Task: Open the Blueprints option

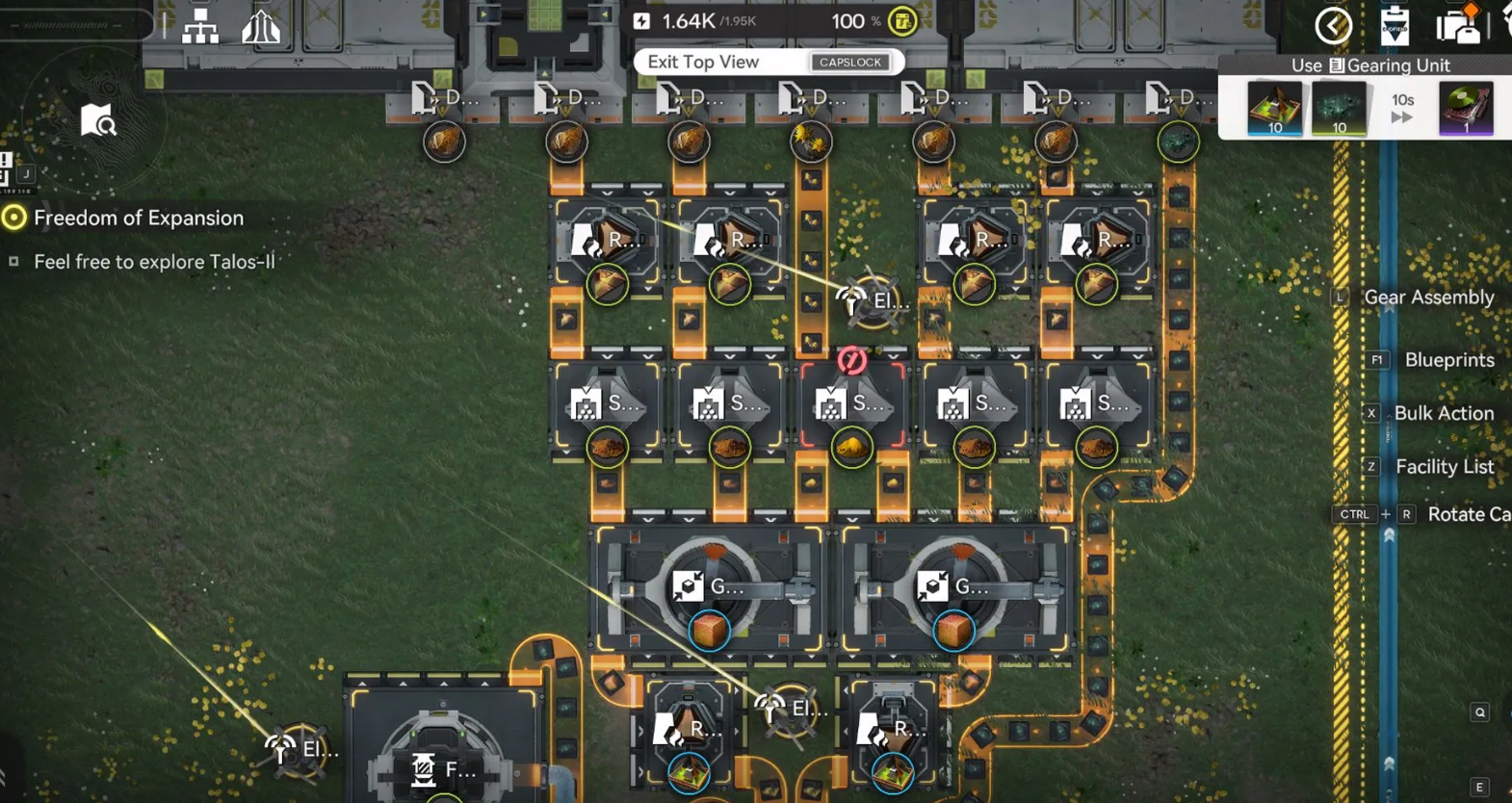Action: click(x=1448, y=360)
